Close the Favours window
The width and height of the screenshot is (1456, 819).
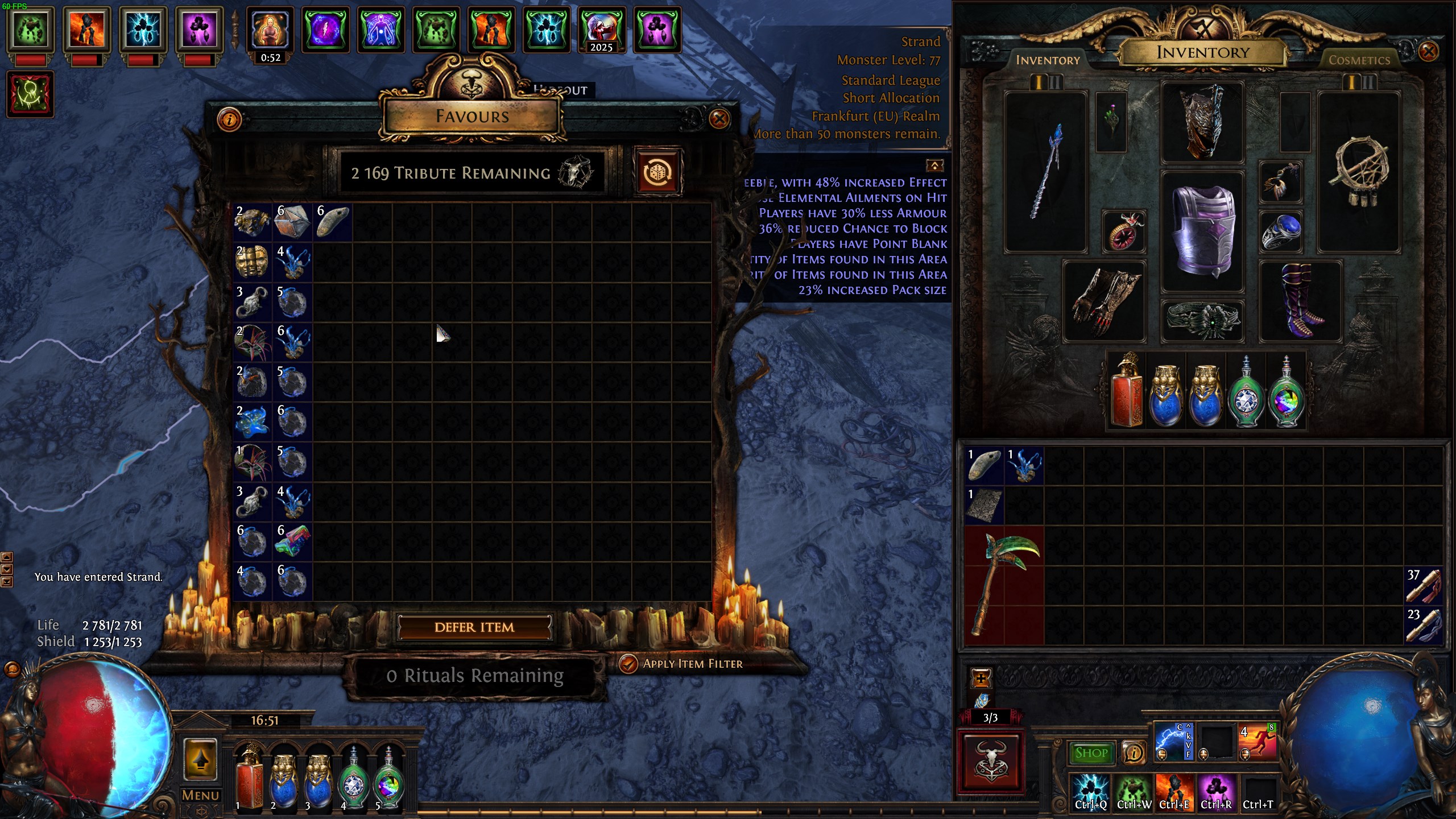(x=719, y=119)
